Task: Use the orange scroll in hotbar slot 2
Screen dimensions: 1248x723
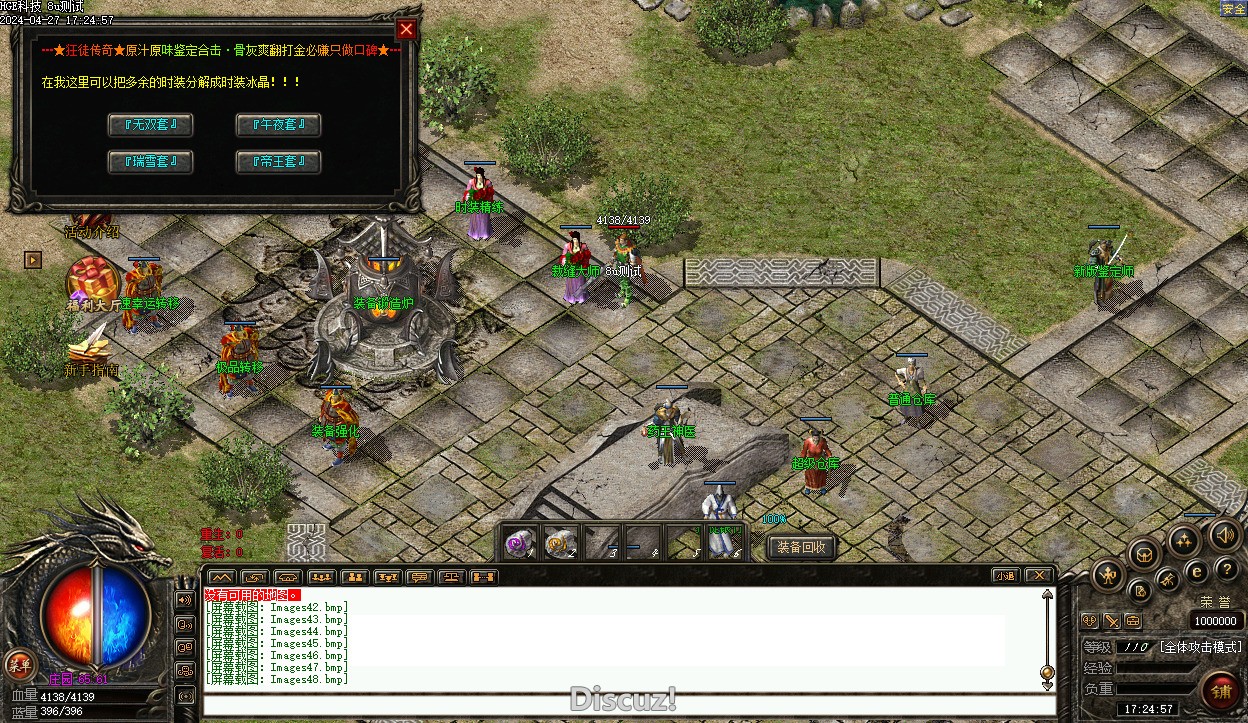Action: coord(560,542)
